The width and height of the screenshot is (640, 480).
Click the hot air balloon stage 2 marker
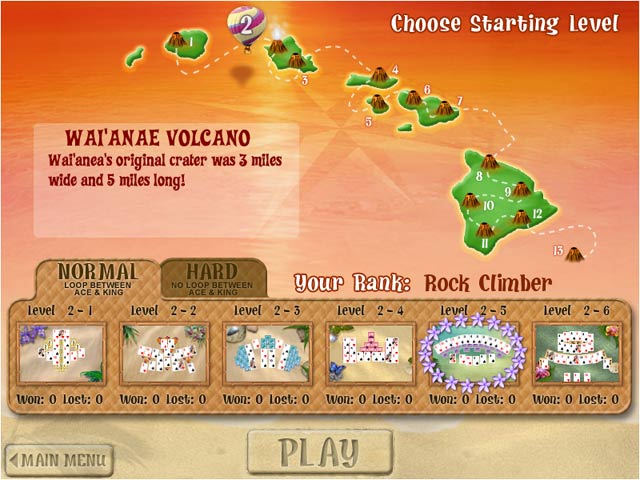[x=245, y=23]
